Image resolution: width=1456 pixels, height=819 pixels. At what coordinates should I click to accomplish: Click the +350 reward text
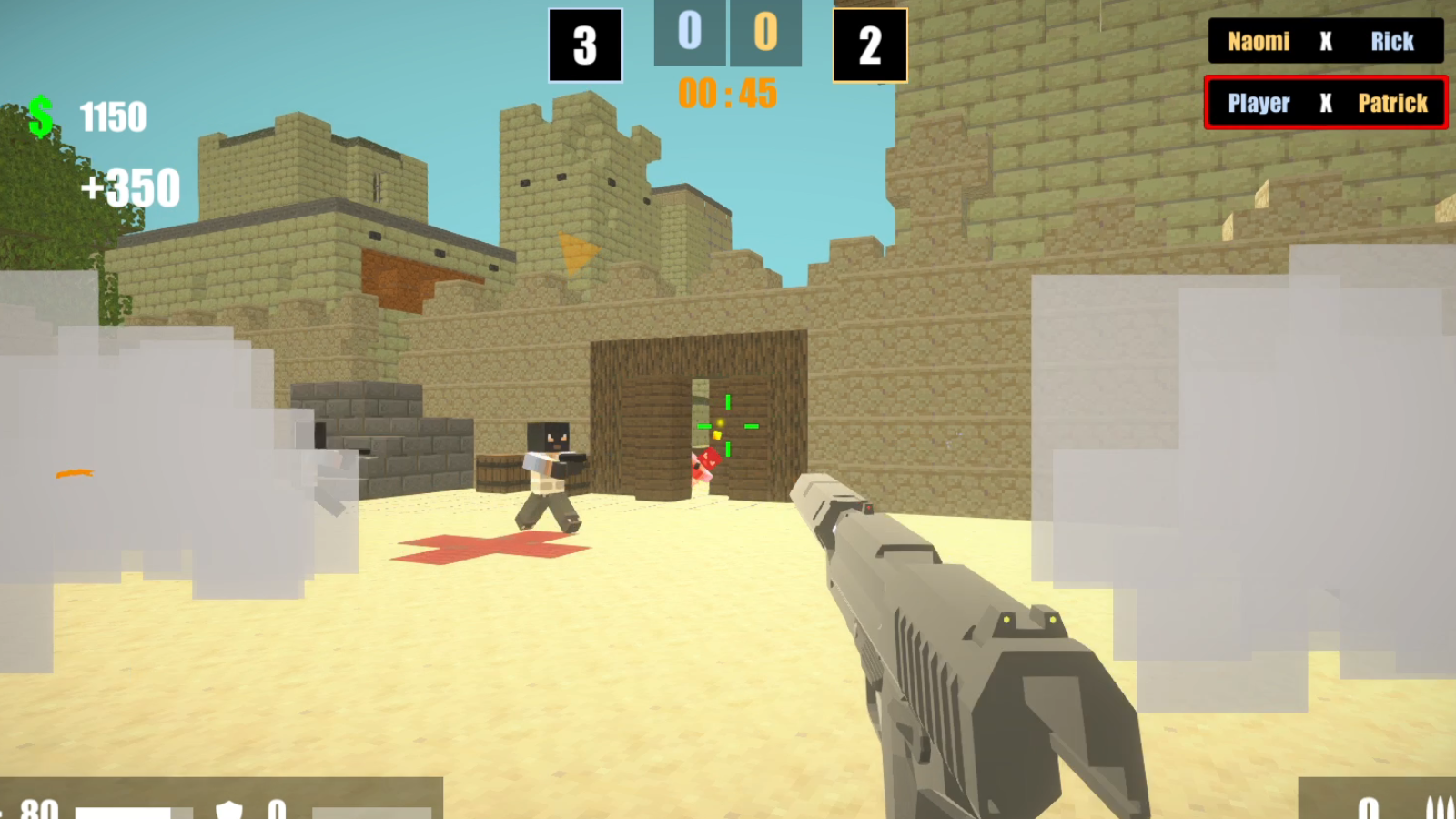point(132,188)
